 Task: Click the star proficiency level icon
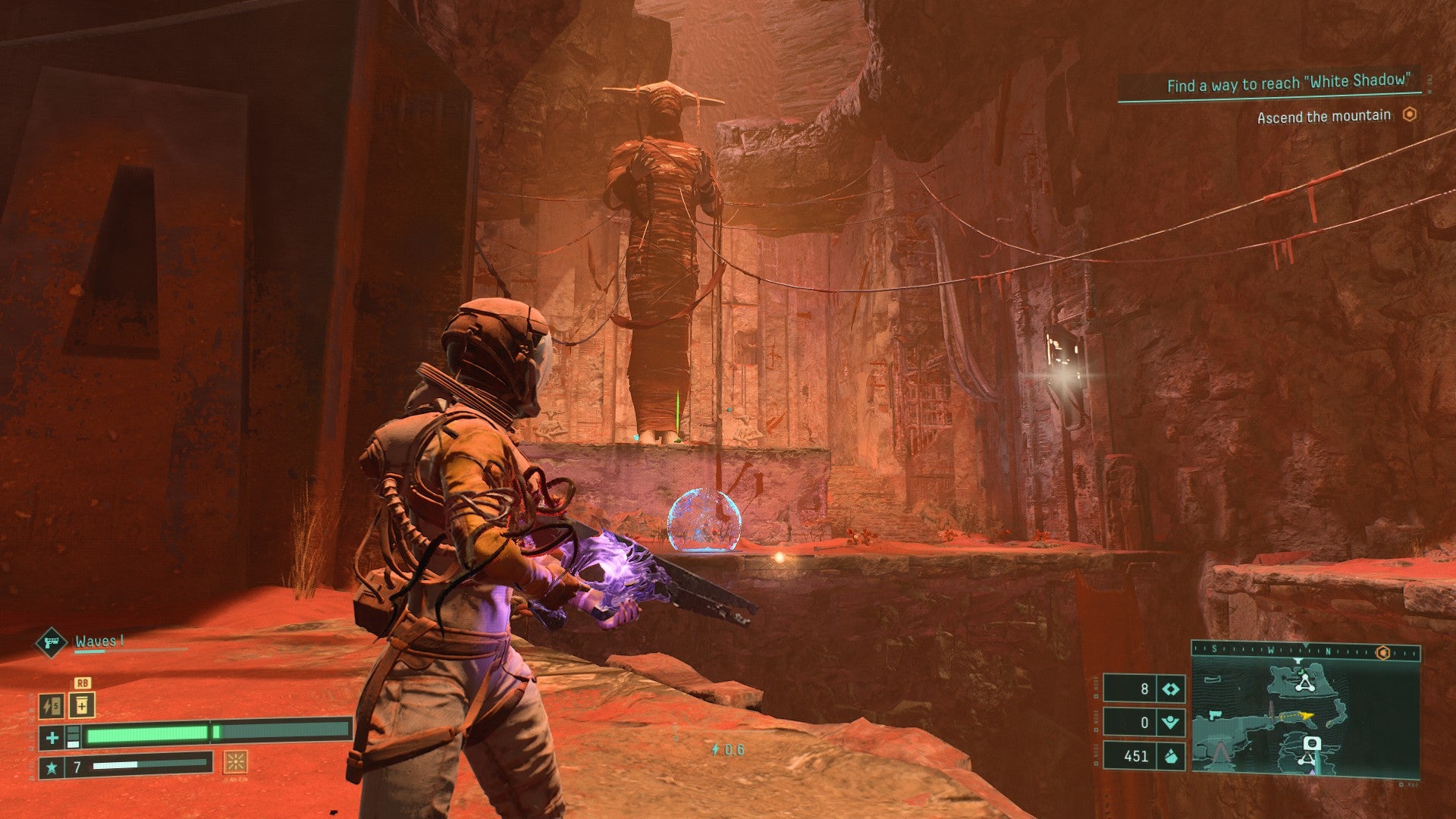point(52,767)
